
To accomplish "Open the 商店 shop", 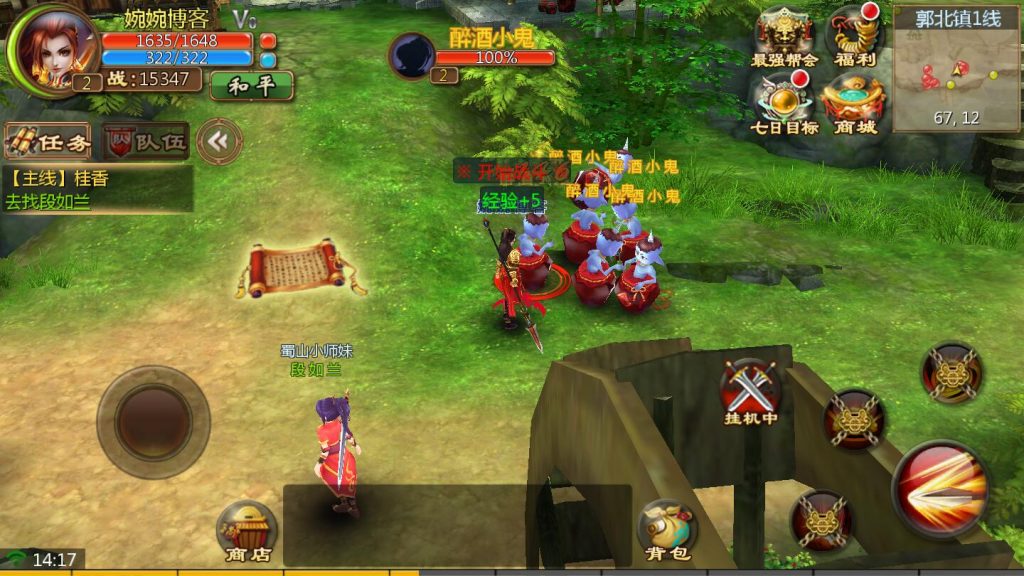I will 246,530.
